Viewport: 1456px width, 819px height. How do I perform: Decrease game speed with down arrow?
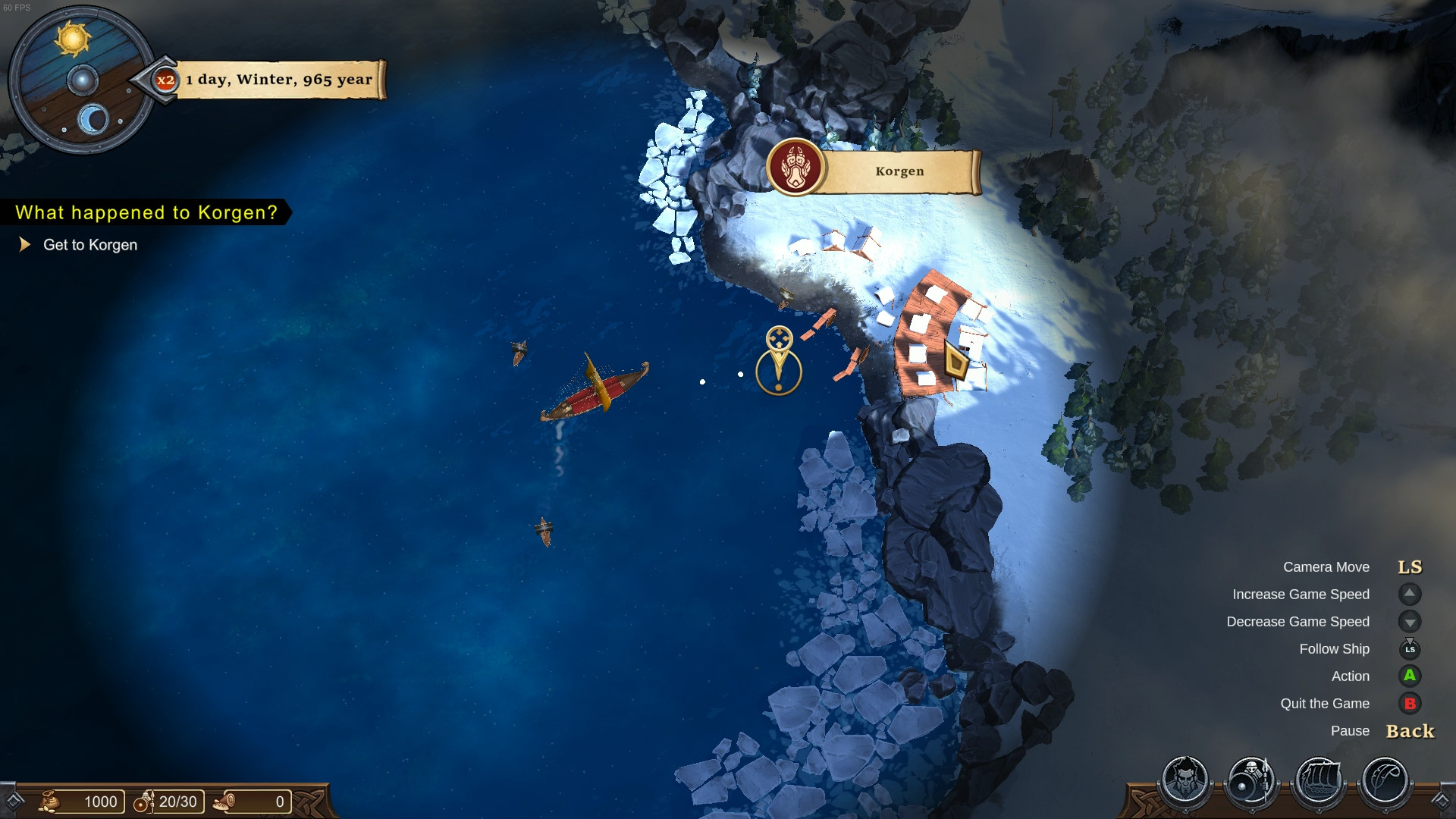tap(1409, 622)
